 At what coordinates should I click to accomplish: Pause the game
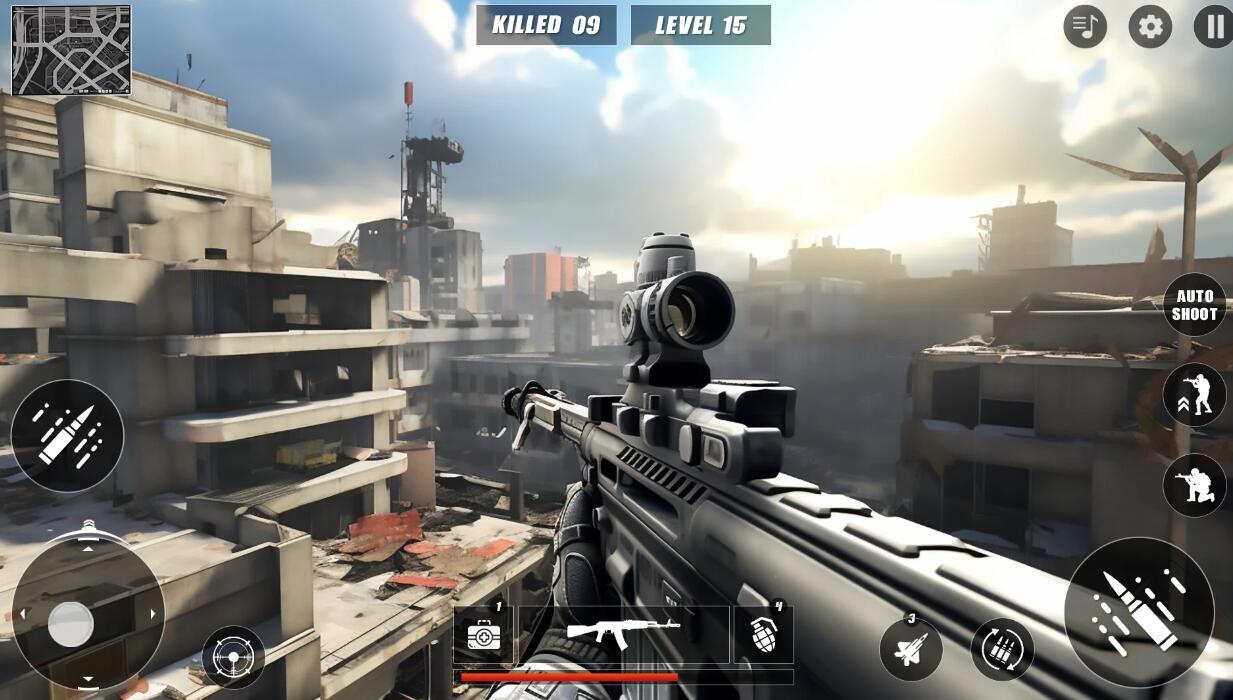(x=1214, y=27)
